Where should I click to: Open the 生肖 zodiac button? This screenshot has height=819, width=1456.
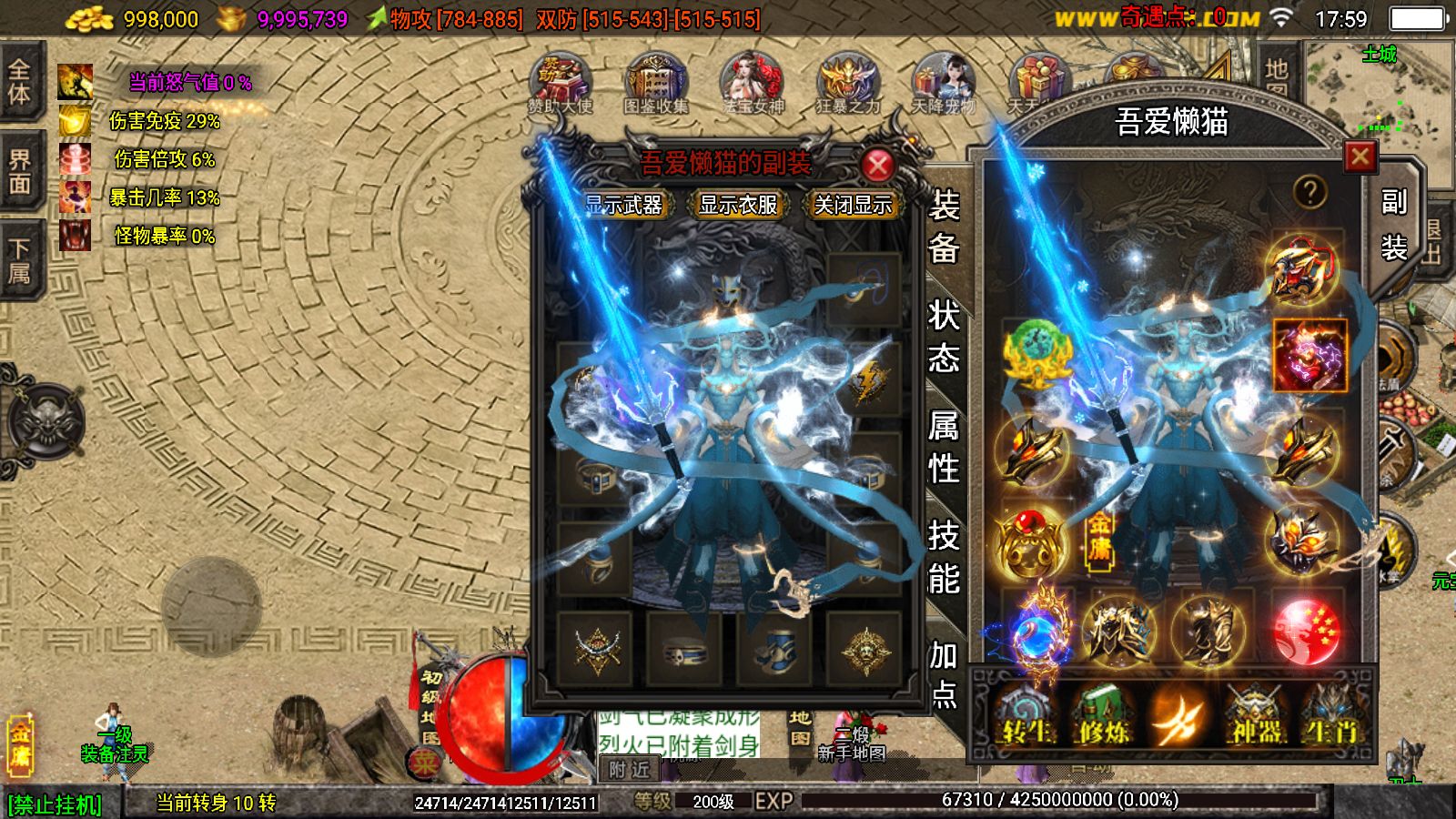[1330, 716]
